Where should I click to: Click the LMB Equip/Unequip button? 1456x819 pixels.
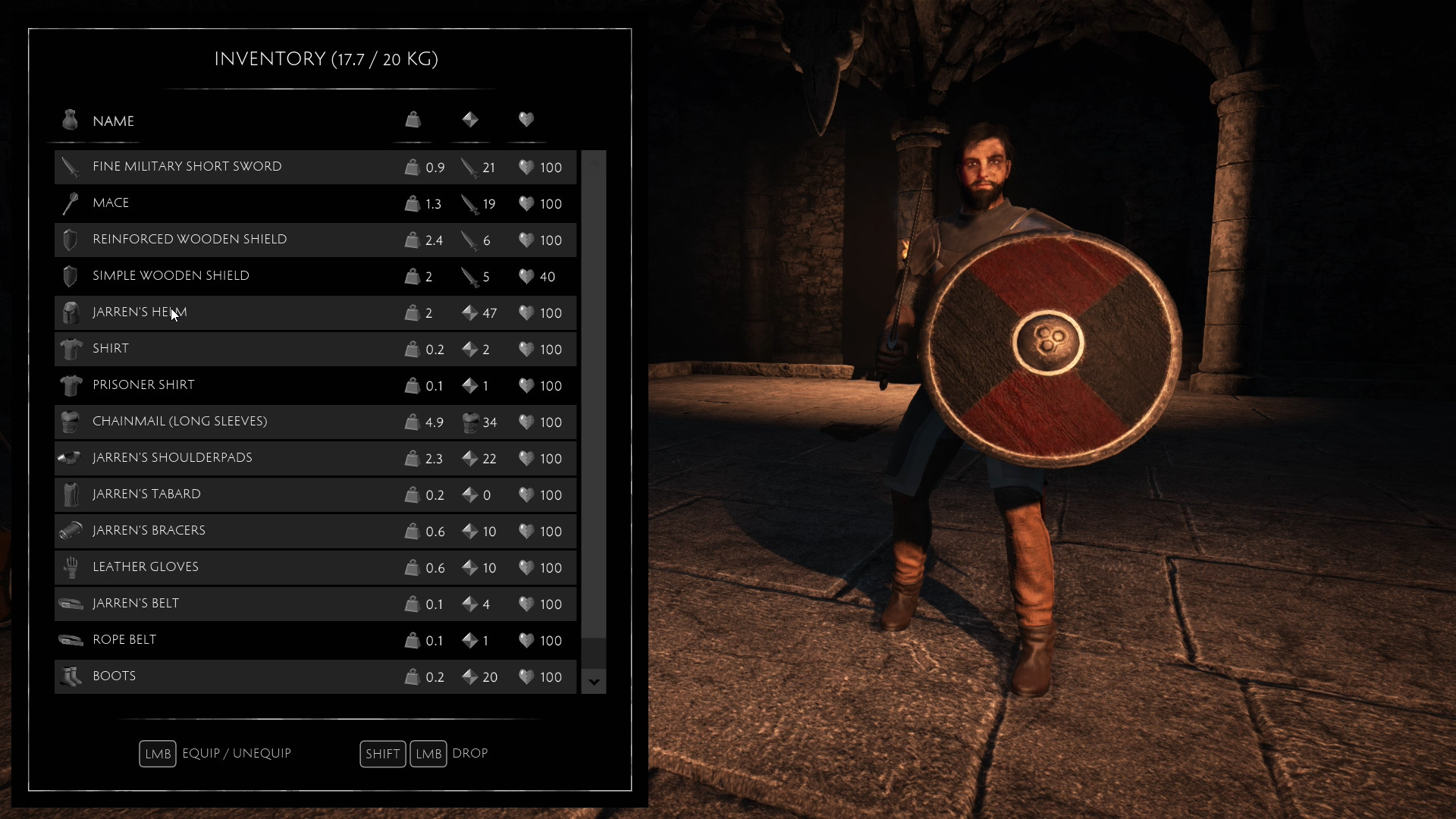157,753
